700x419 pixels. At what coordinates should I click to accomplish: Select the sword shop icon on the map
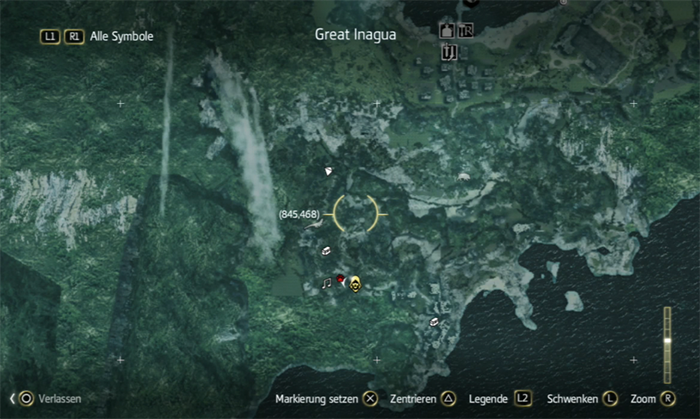point(450,51)
